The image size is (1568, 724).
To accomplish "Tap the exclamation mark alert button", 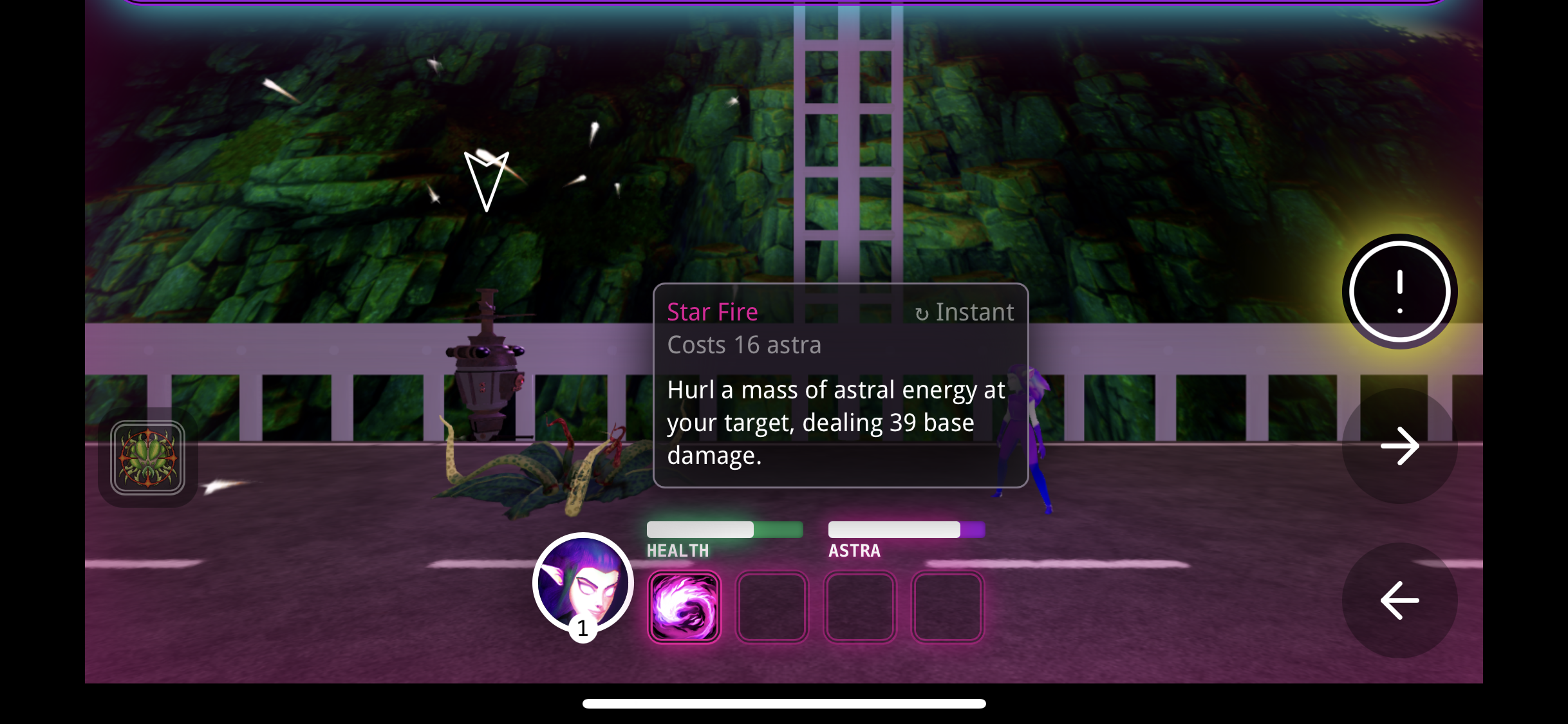I will 1399,292.
